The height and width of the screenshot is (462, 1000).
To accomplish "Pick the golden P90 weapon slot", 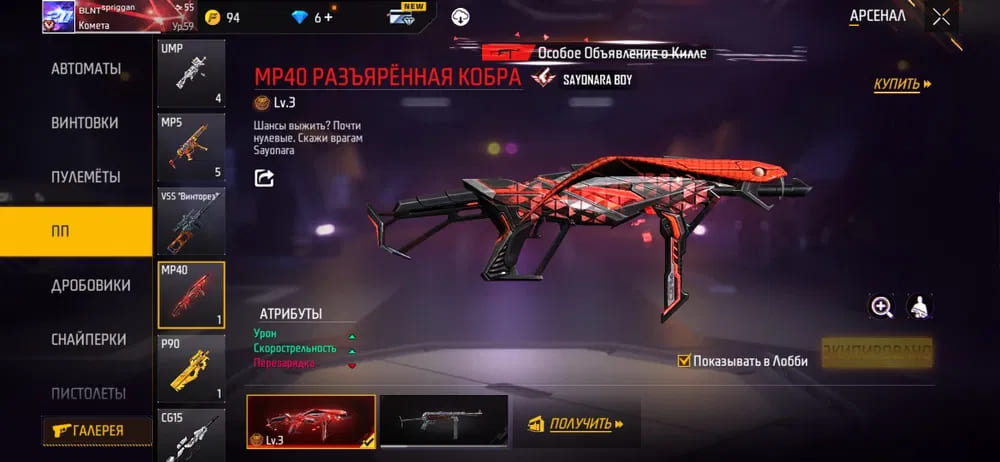I will tap(191, 368).
